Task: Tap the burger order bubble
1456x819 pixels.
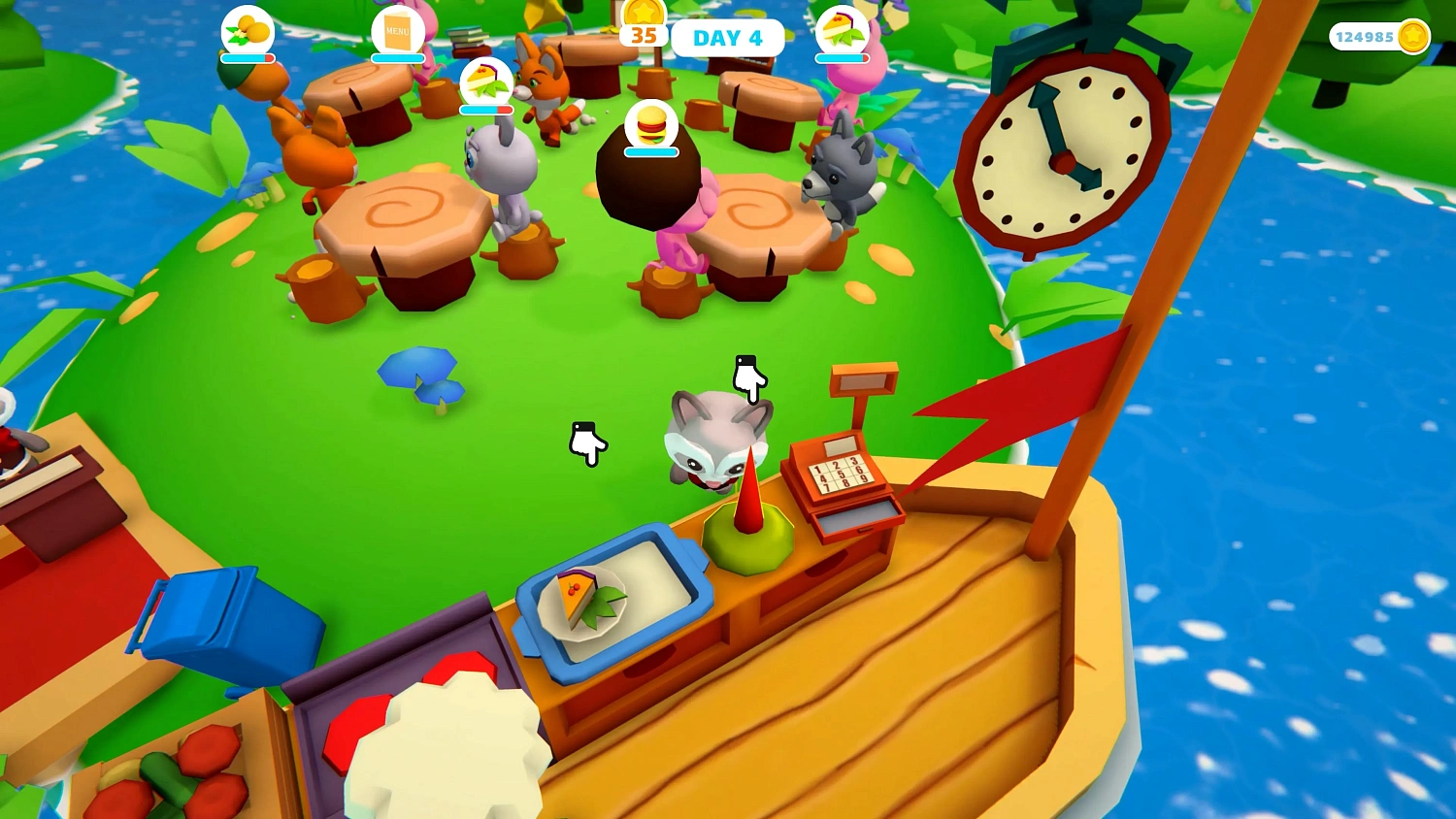Action: point(652,124)
